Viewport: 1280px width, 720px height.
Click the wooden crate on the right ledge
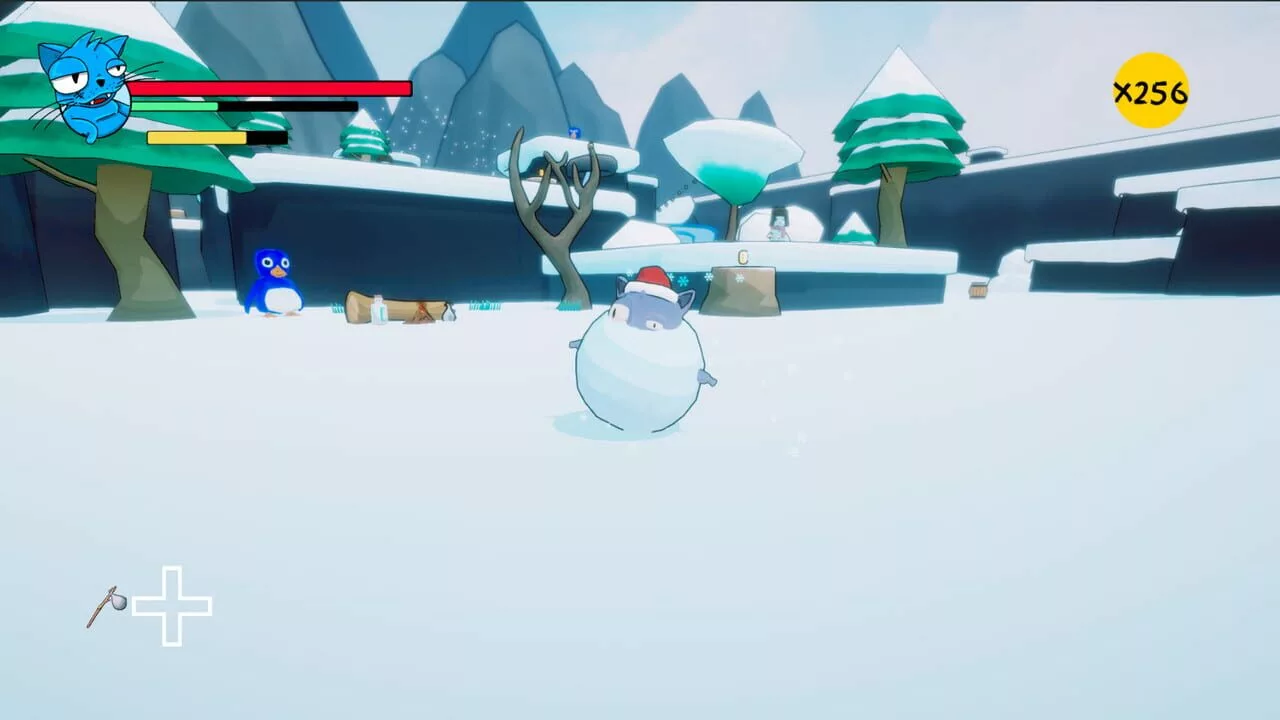pos(978,291)
